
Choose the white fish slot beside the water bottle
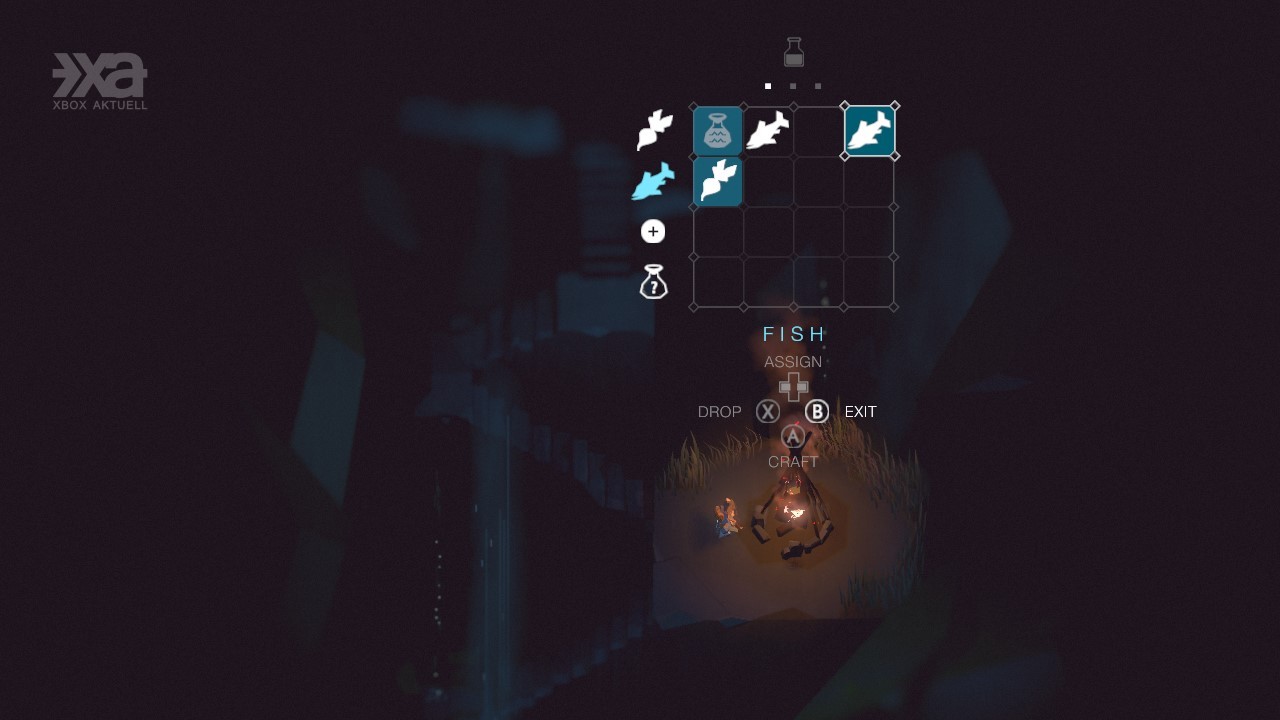(768, 131)
